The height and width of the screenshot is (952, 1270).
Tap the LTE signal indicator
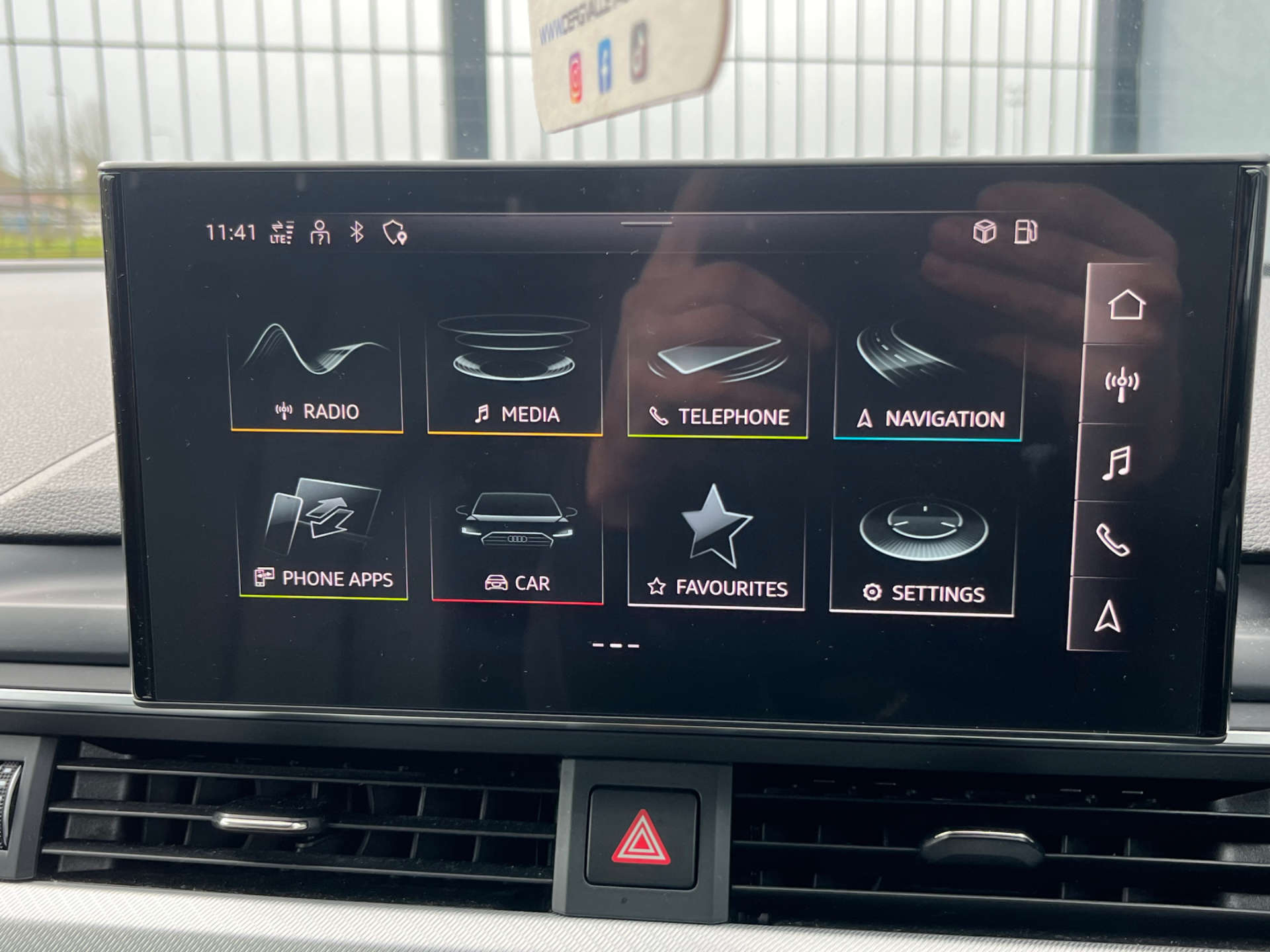coord(280,231)
